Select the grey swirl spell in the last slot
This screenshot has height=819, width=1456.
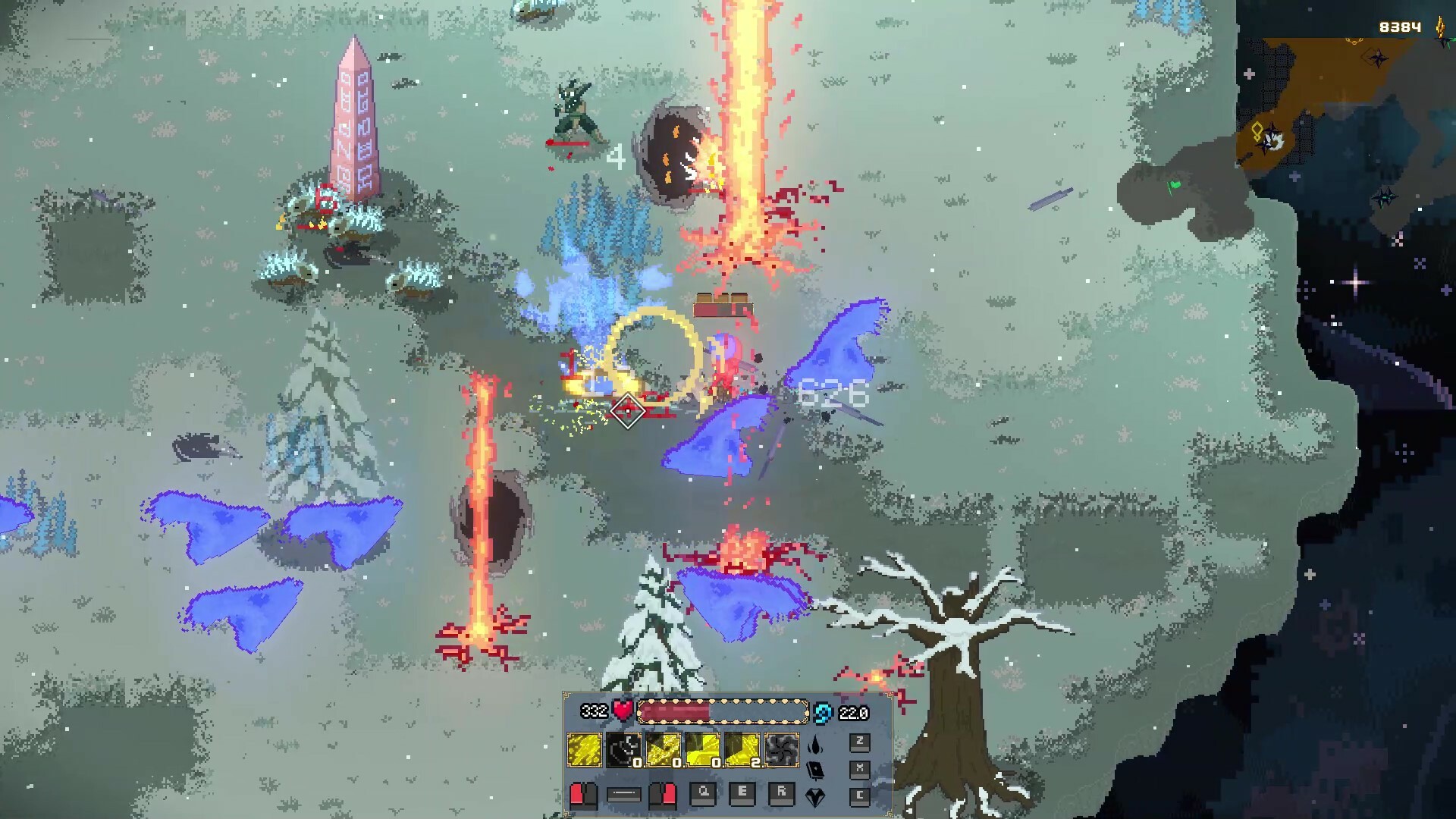[x=782, y=750]
